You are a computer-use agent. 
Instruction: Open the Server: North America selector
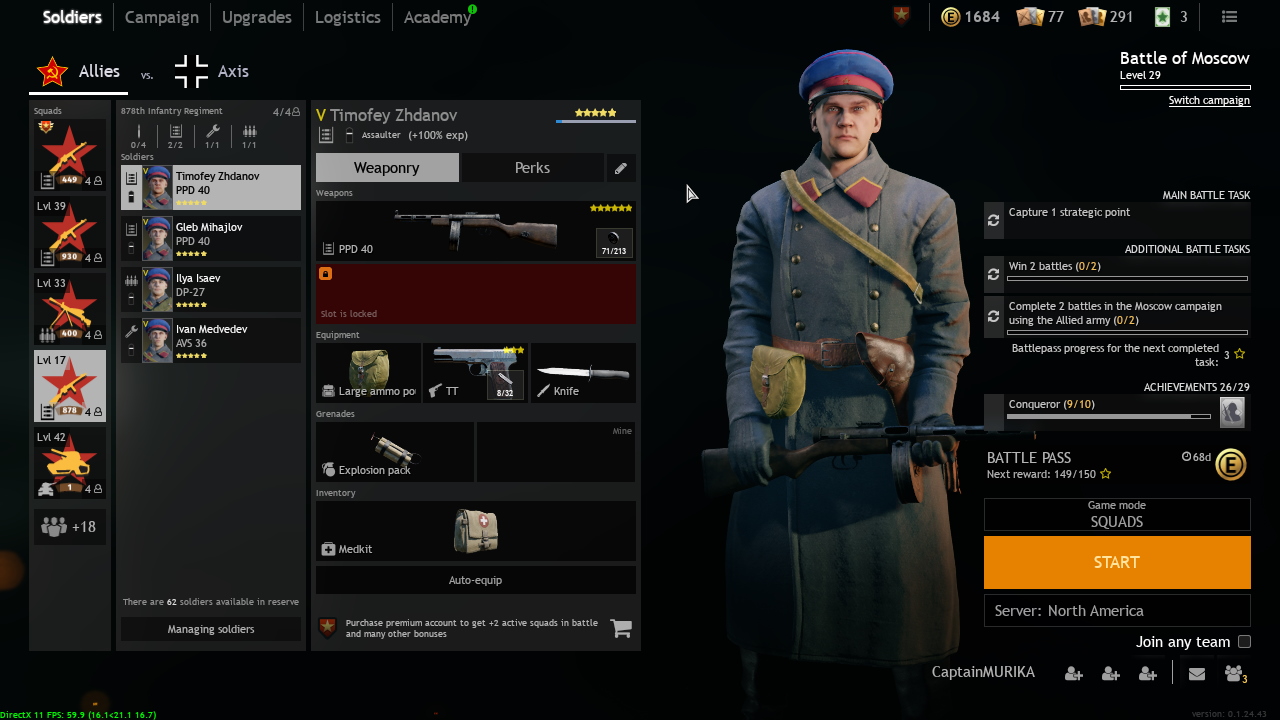(x=1116, y=611)
